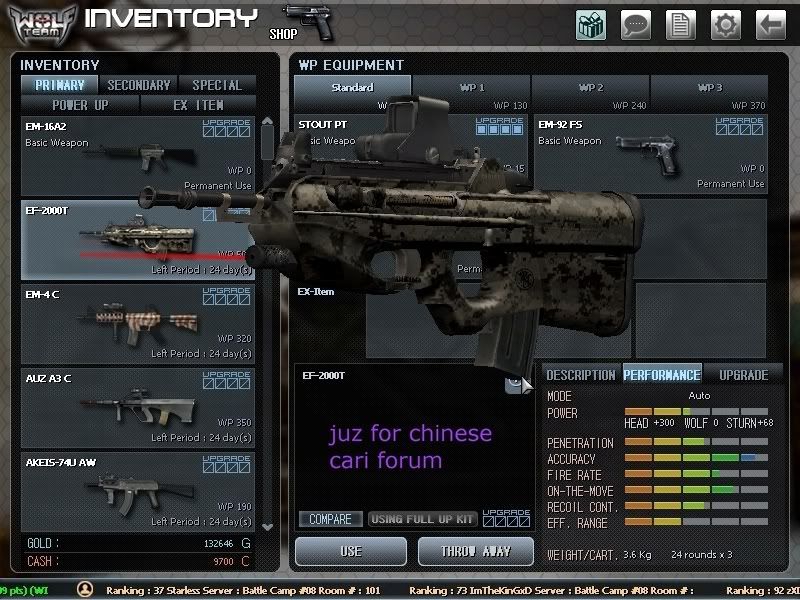Click the Compare button
The width and height of the screenshot is (800, 600).
tap(330, 519)
